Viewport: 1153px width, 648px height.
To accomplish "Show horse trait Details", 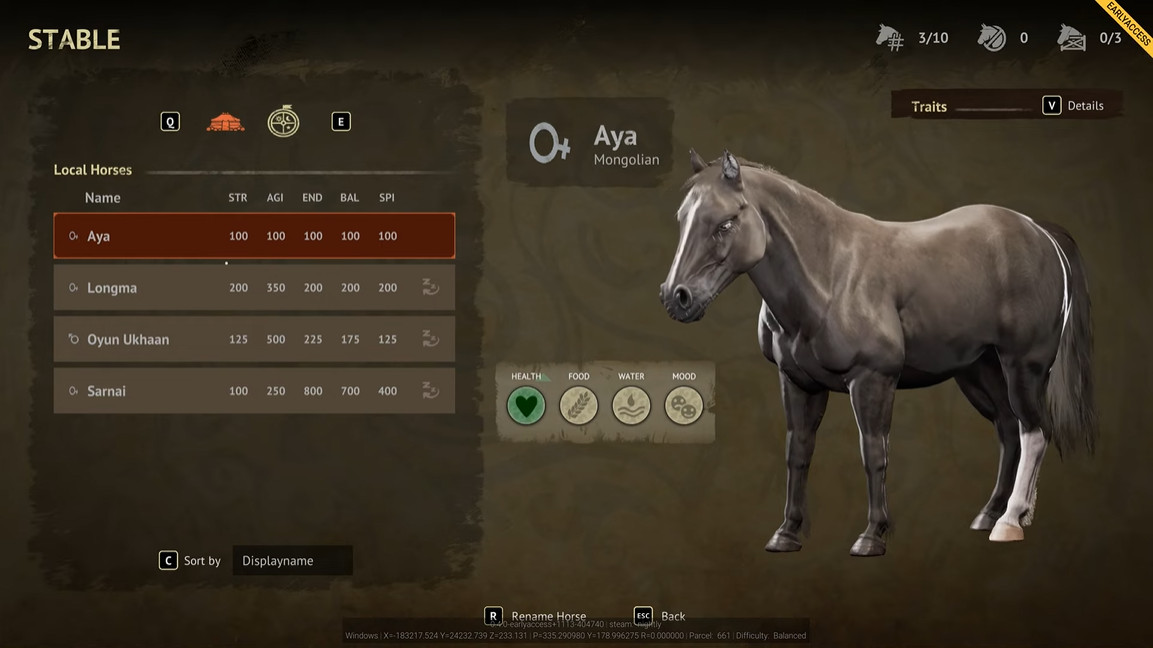I will (1074, 106).
